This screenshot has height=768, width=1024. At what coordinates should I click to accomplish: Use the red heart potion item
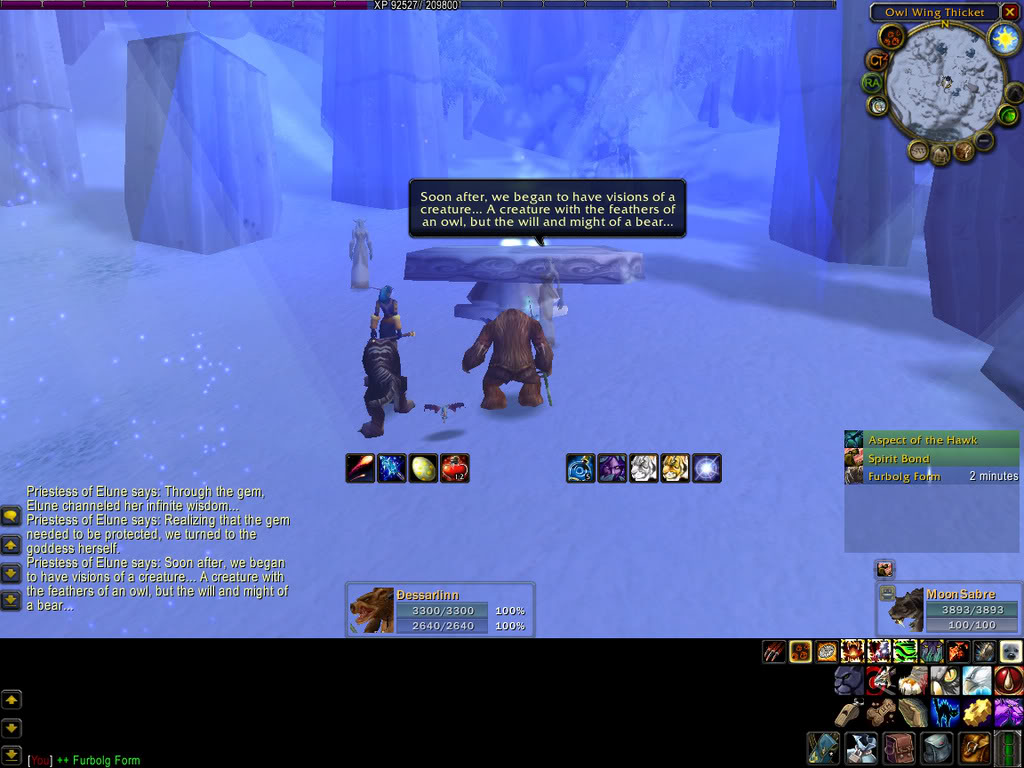[x=455, y=468]
